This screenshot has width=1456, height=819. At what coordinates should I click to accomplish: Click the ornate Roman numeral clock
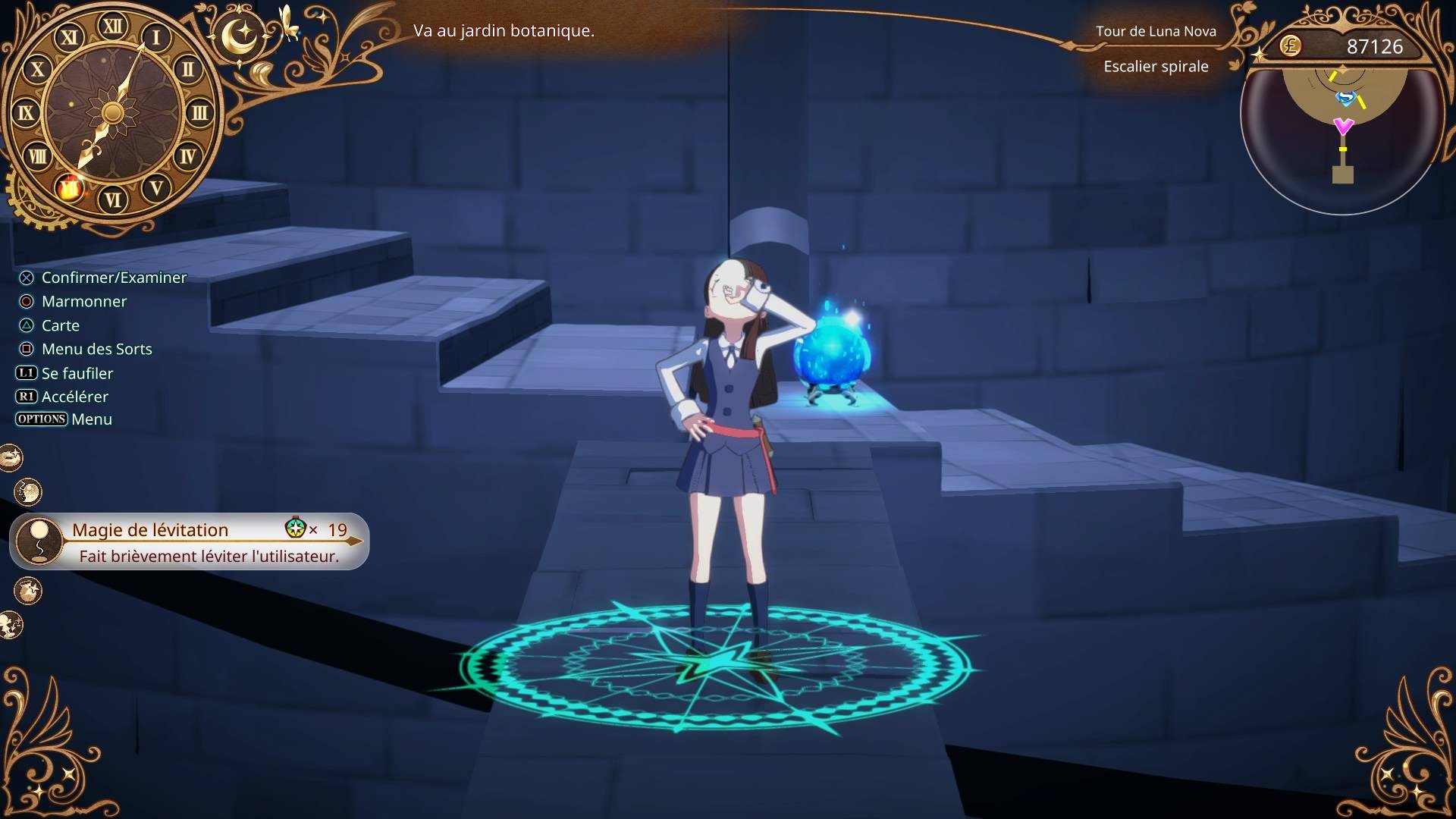113,114
